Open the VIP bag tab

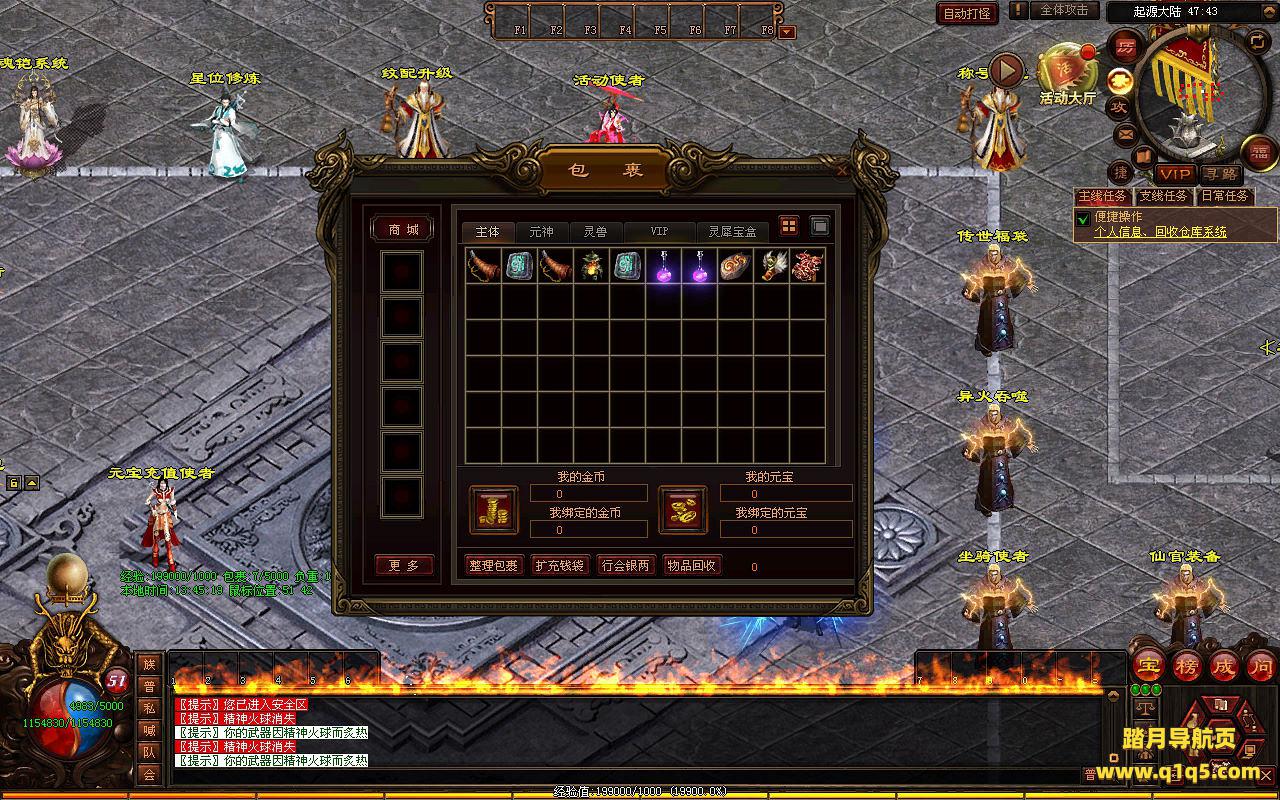point(659,231)
